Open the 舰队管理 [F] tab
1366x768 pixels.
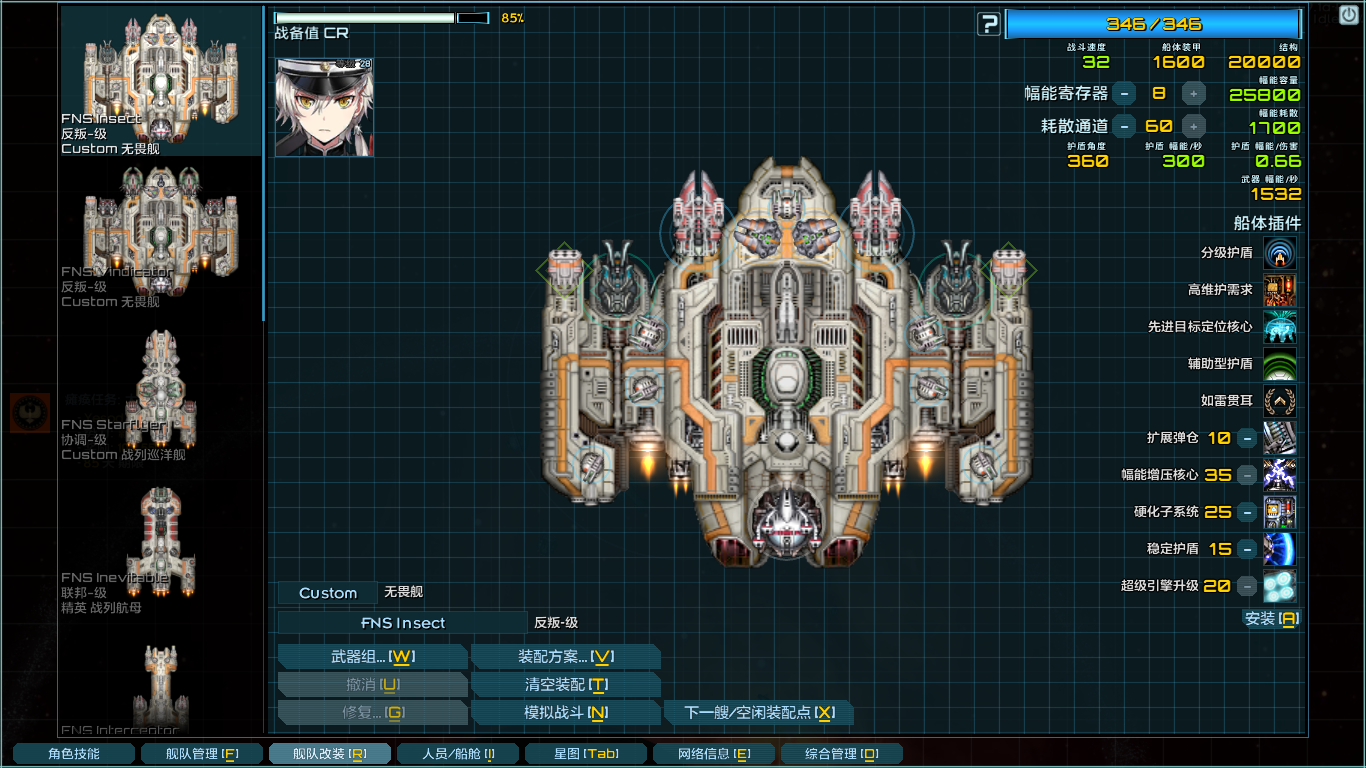tap(202, 752)
